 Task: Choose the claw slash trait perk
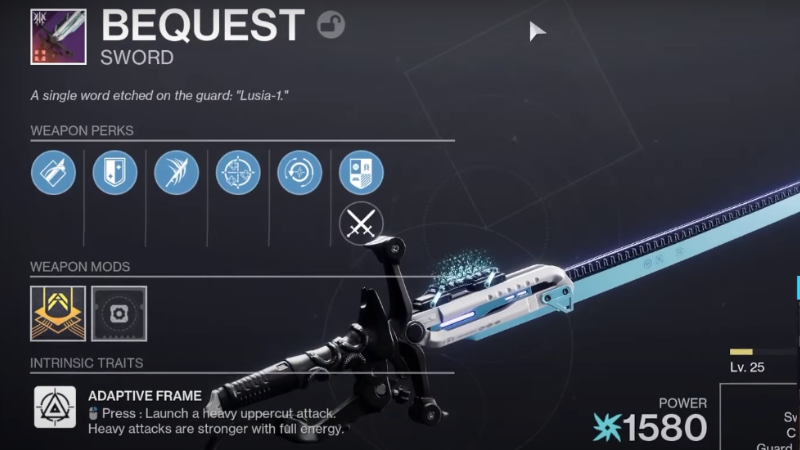[176, 173]
